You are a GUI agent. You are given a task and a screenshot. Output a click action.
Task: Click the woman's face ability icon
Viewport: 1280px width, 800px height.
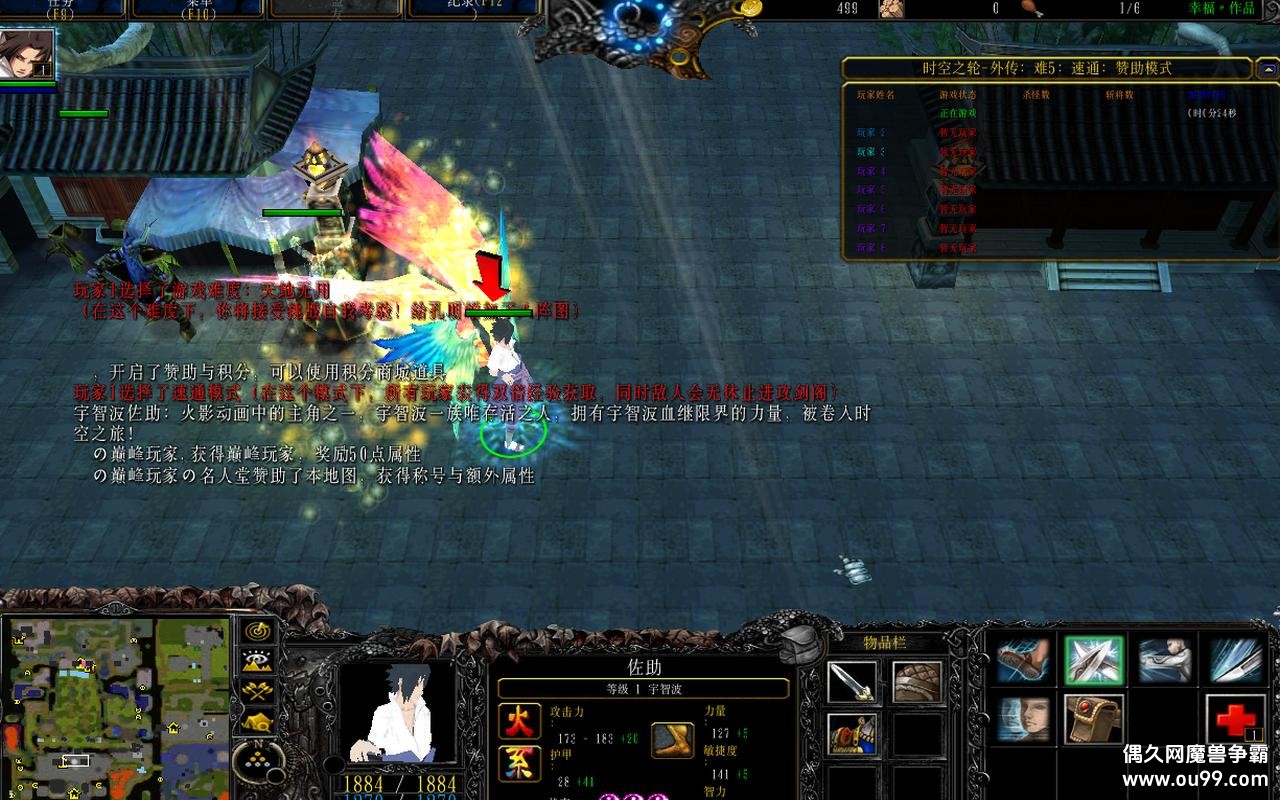click(1023, 719)
